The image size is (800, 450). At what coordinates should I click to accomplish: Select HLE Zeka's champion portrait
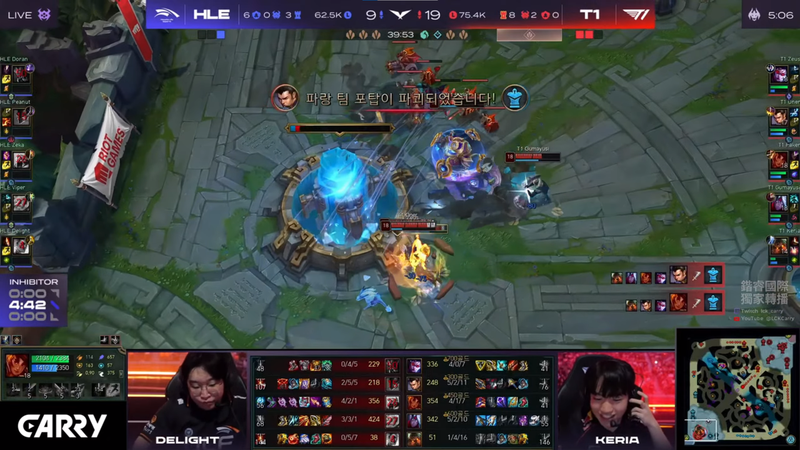21,160
